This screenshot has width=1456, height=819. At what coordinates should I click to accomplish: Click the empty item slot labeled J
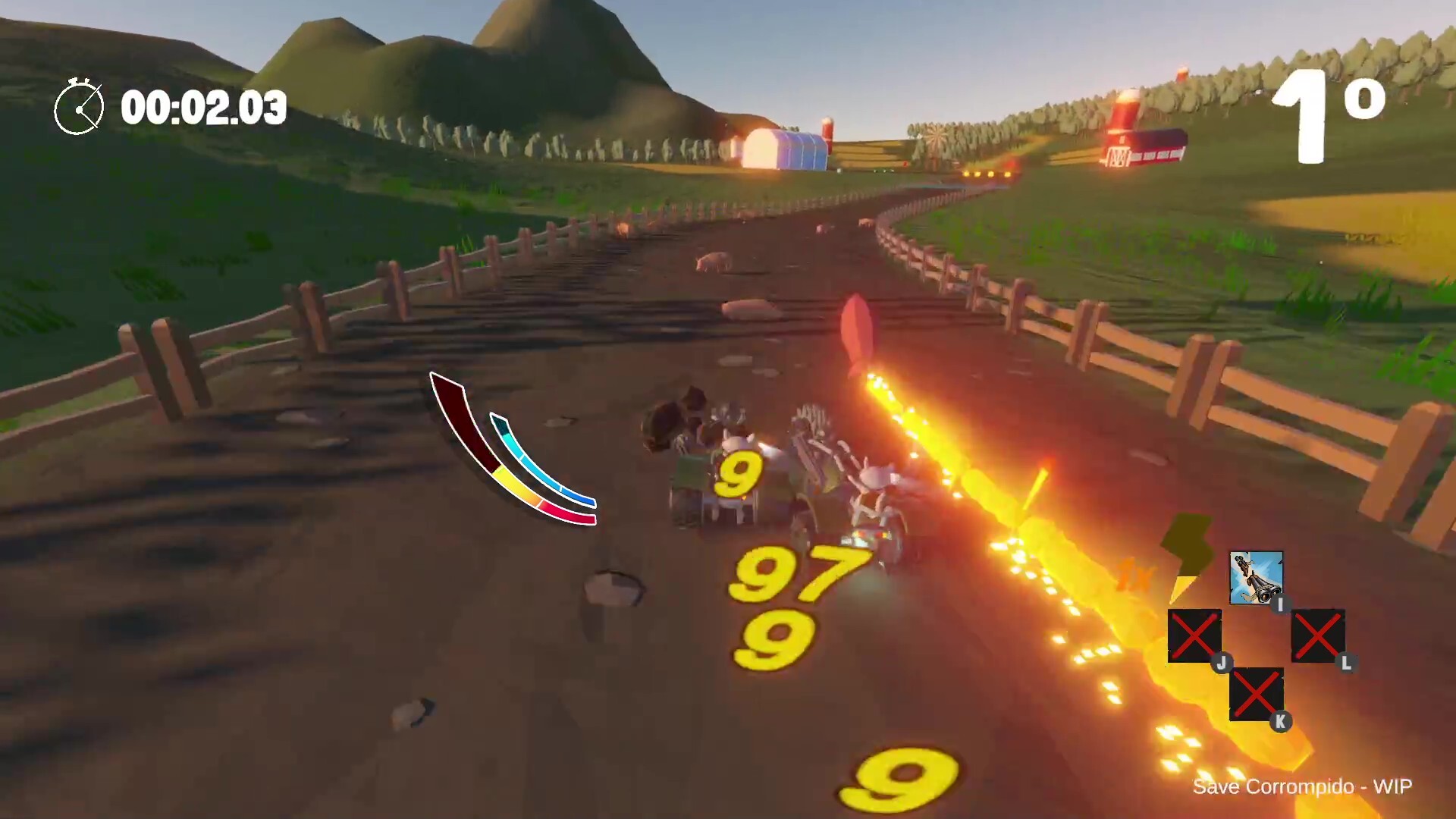1194,635
